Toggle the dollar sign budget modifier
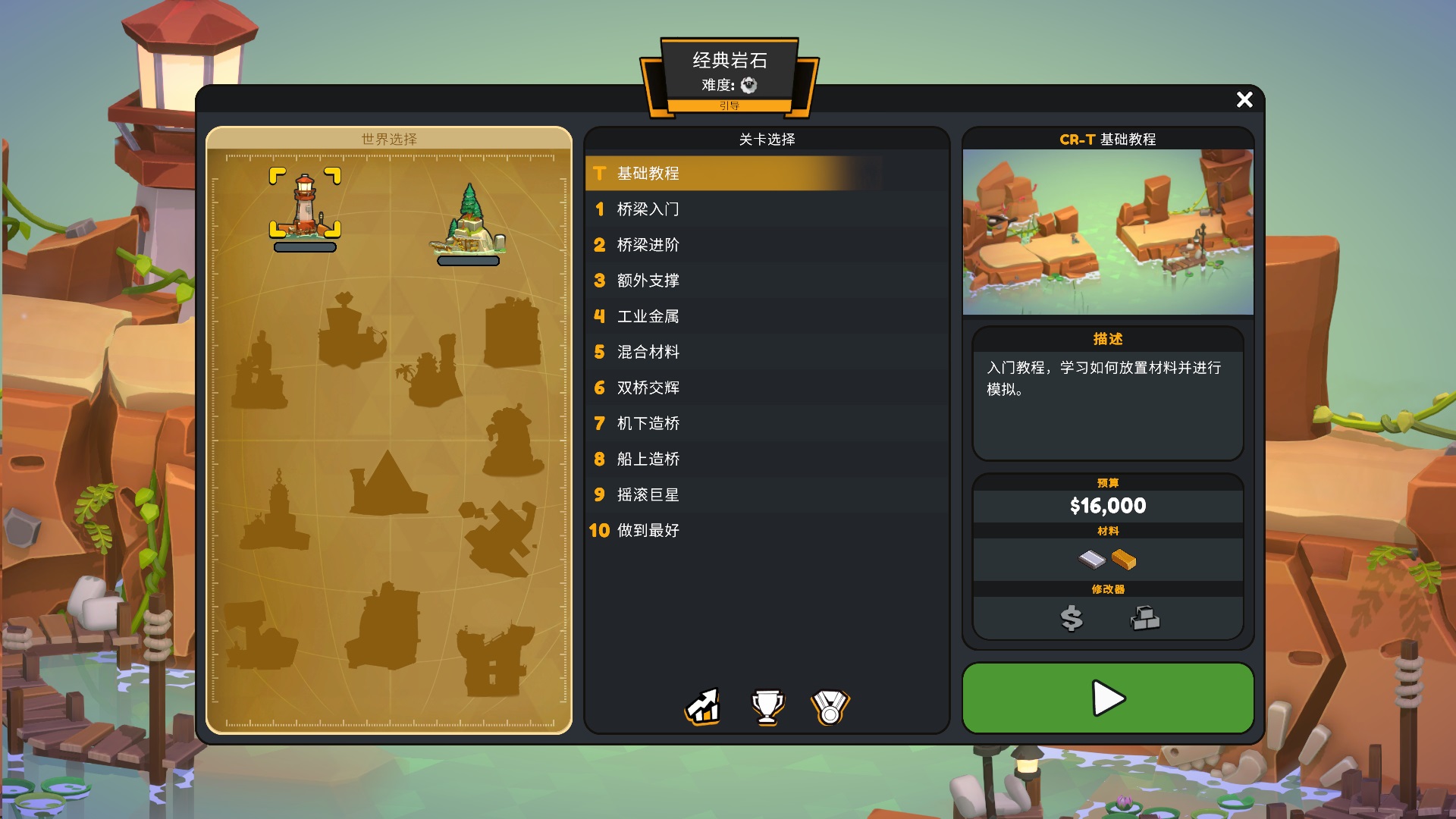This screenshot has height=819, width=1456. (1071, 619)
